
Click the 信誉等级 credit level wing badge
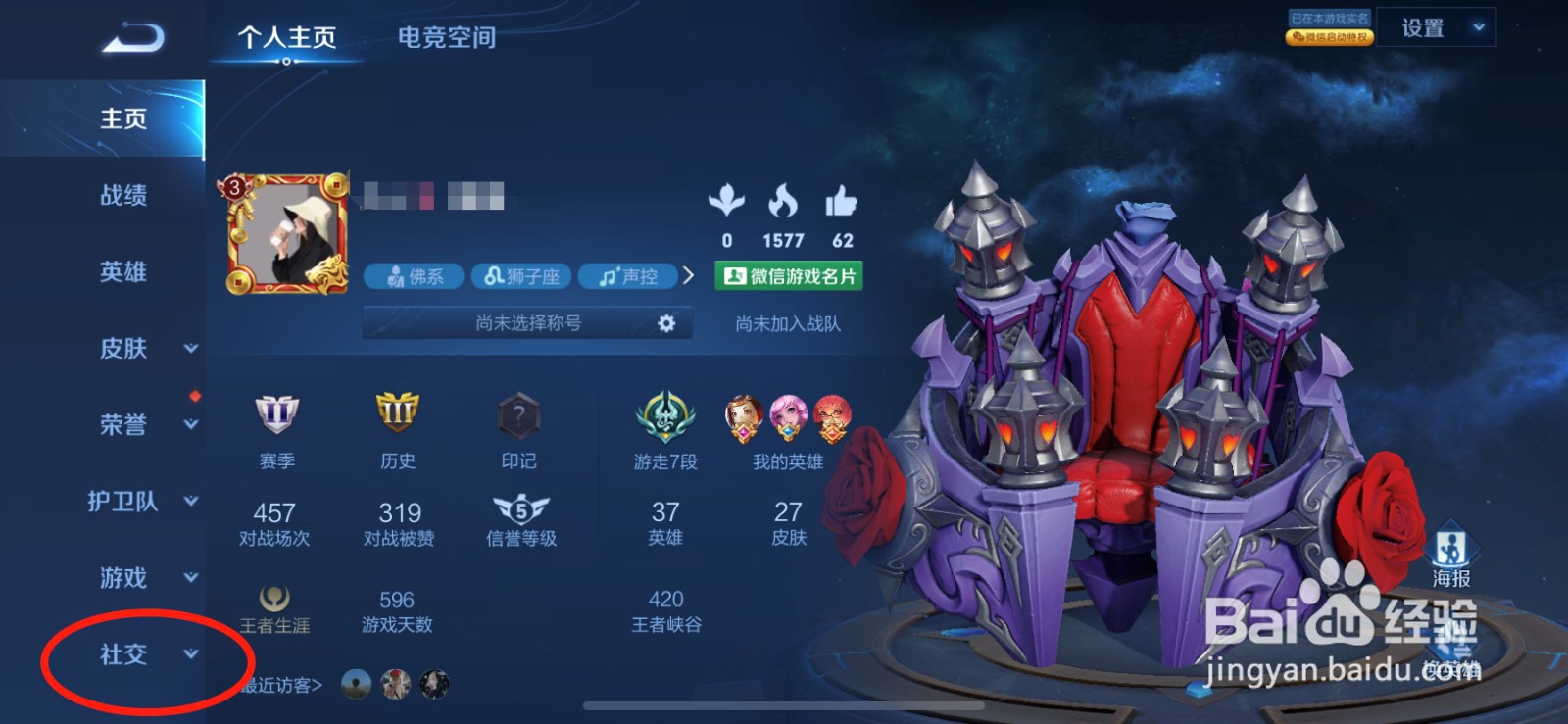click(519, 510)
